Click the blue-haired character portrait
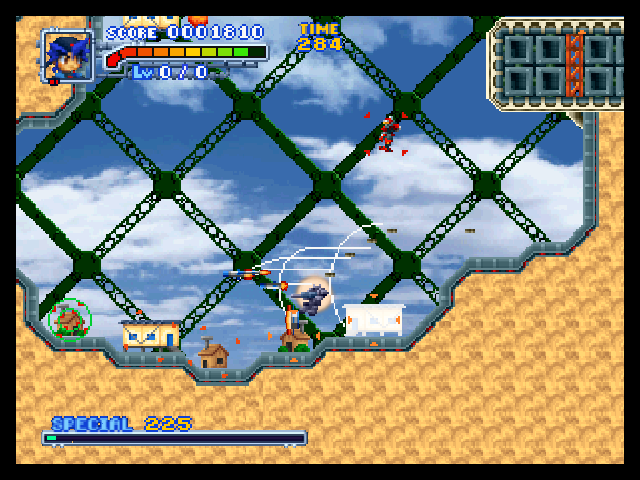Screen dimensions: 640x480 [x=68, y=55]
